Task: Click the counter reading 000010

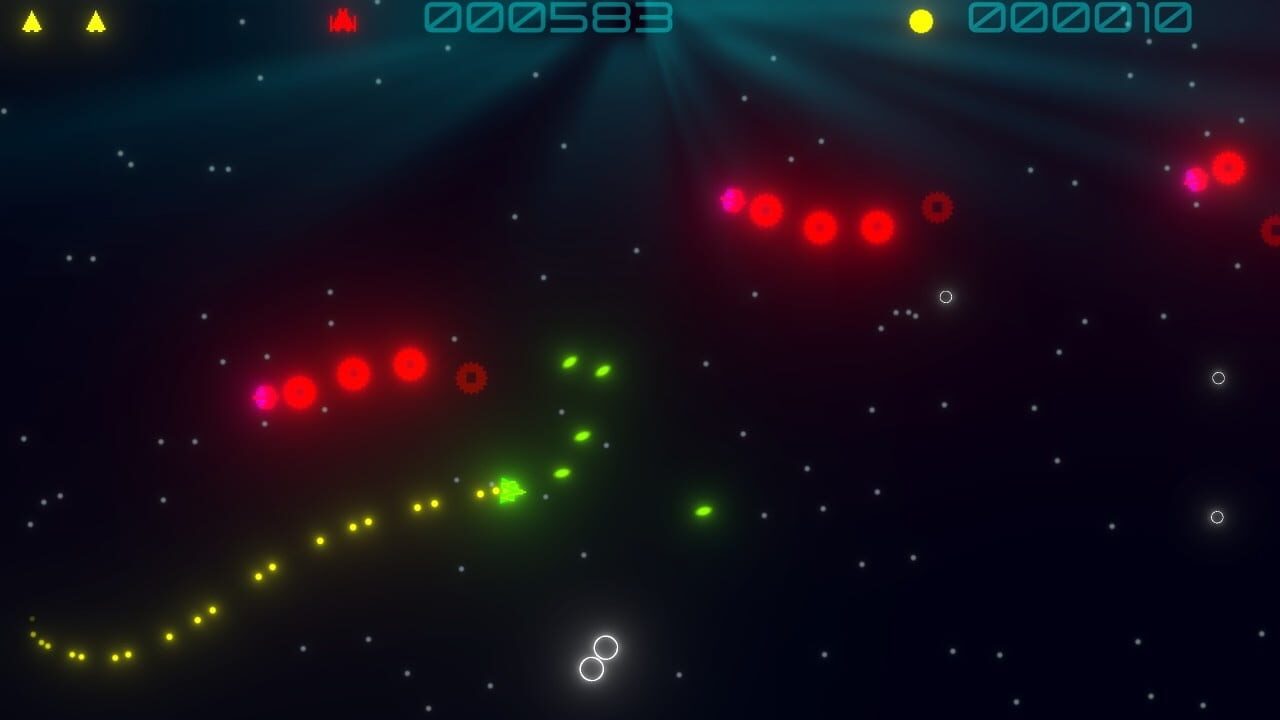Action: coord(1079,18)
